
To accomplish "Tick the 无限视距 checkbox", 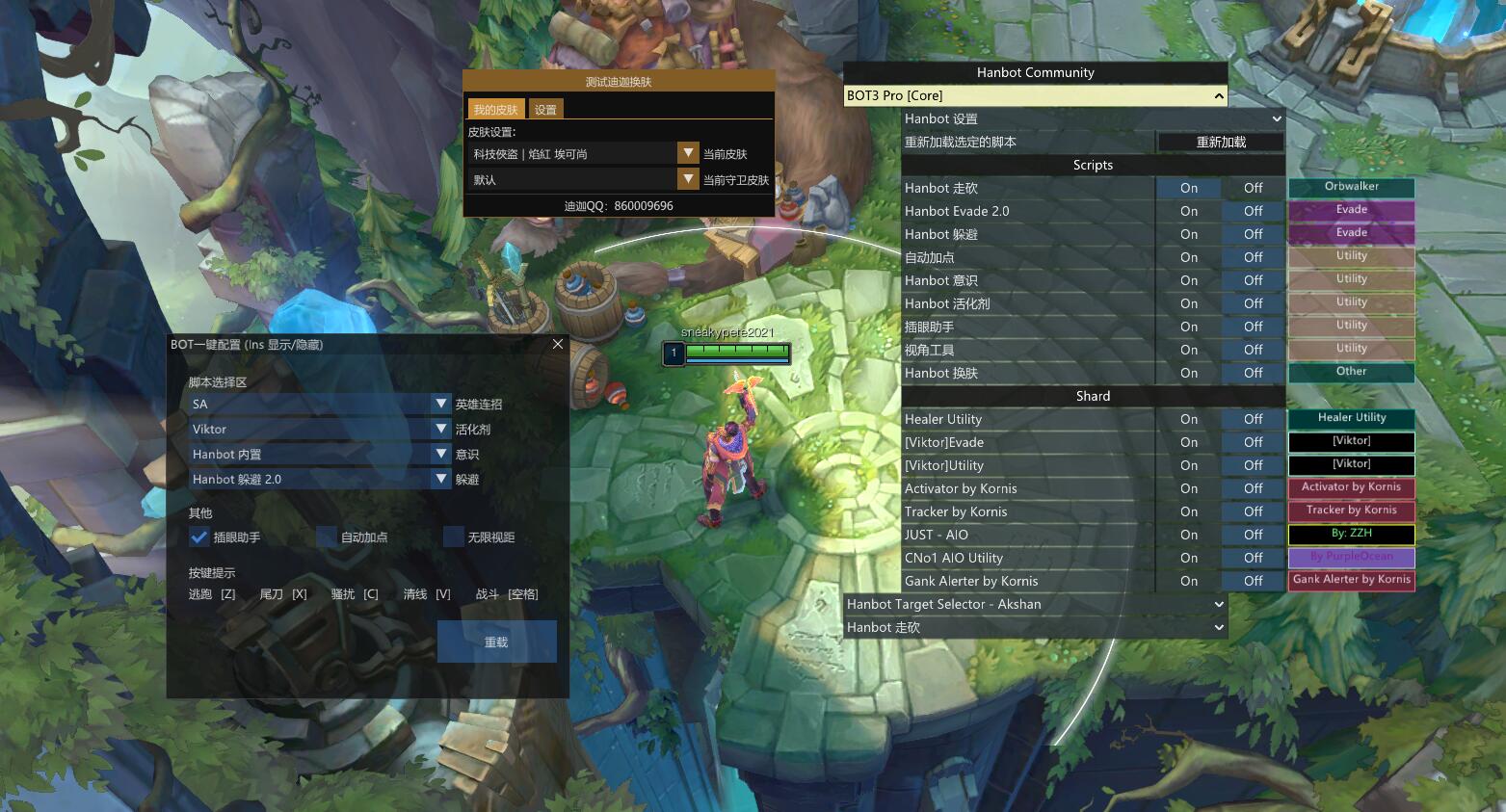I will [x=454, y=537].
